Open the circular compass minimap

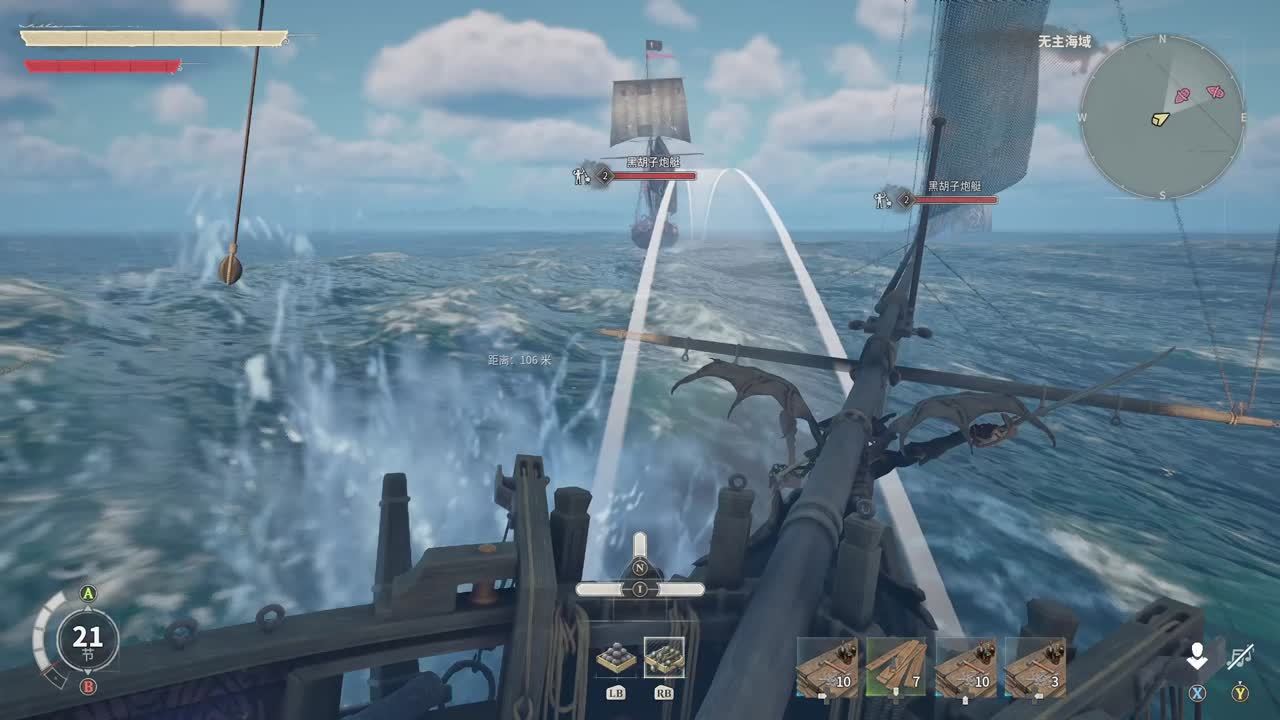click(1162, 117)
